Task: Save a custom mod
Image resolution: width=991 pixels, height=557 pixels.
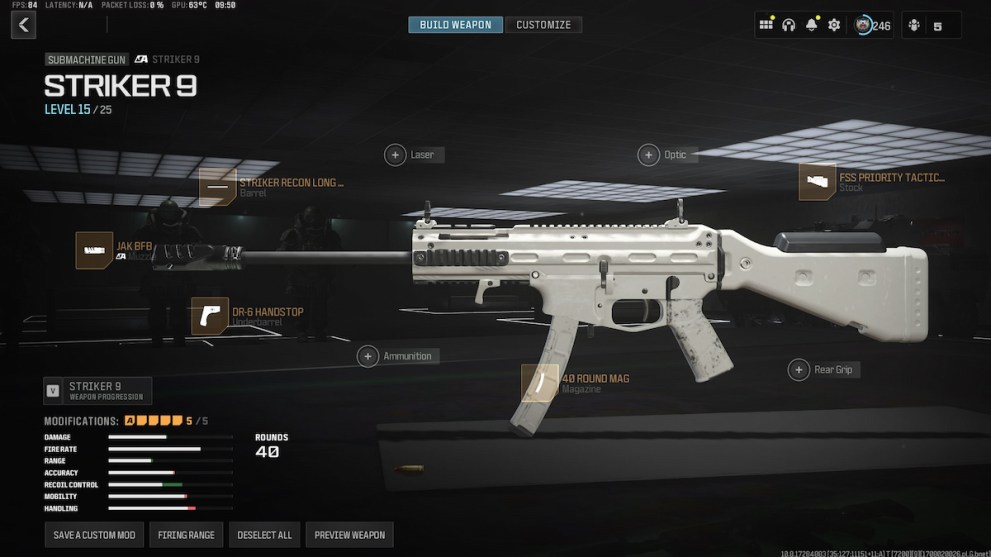Action: [94, 535]
